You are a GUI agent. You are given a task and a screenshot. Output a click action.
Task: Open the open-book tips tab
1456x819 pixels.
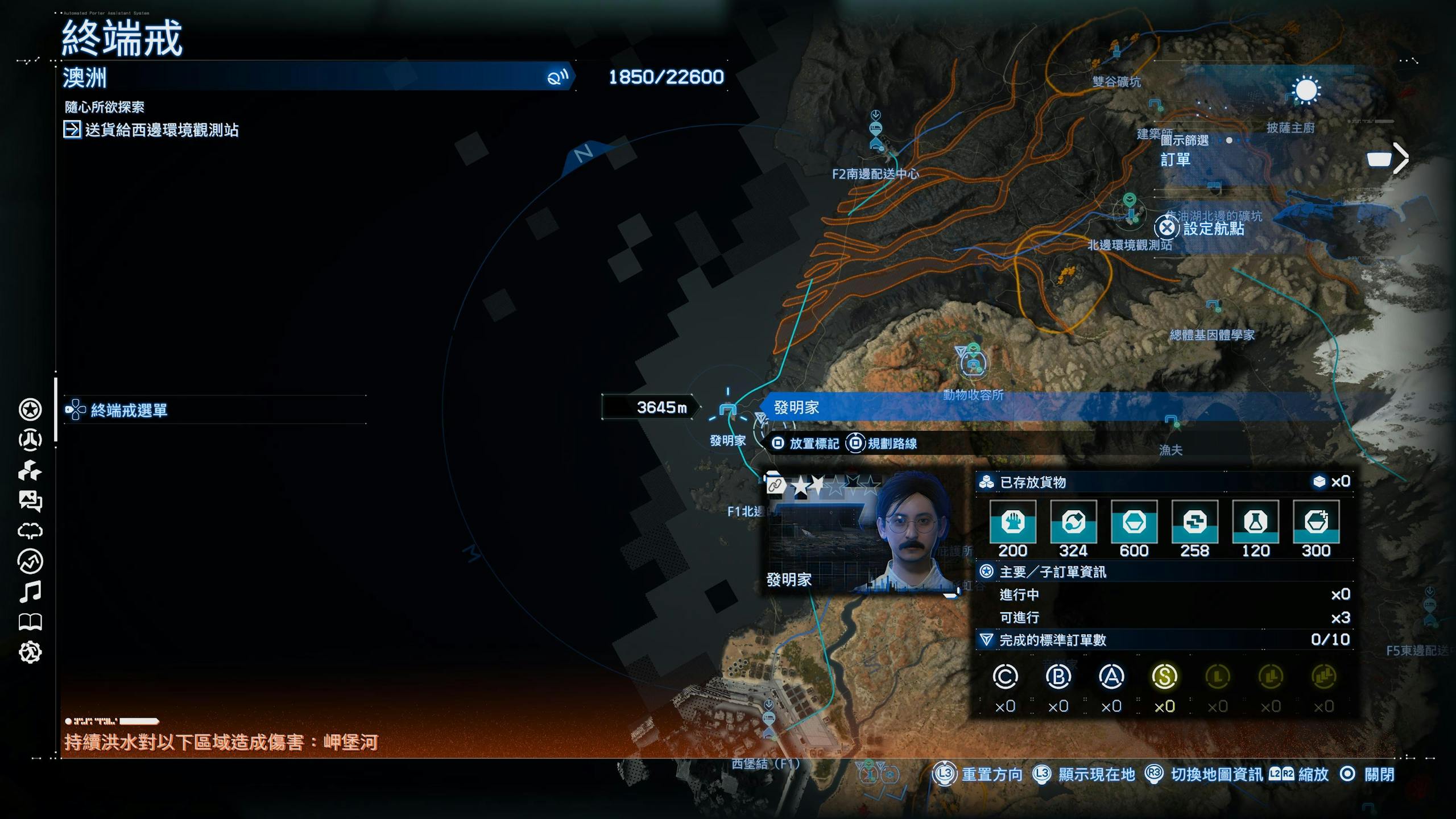click(30, 622)
